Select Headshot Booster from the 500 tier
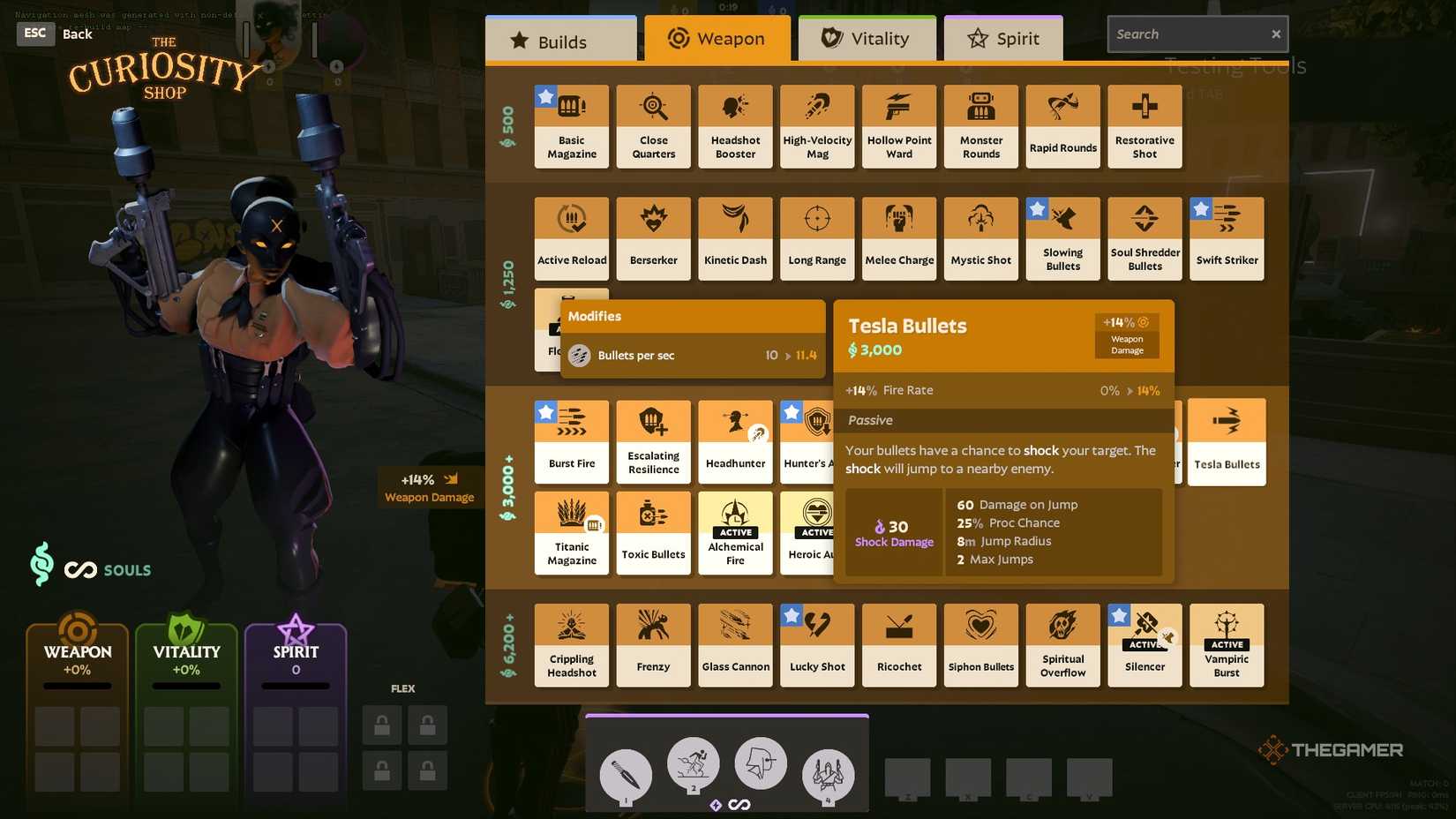This screenshot has height=819, width=1456. pyautogui.click(x=735, y=124)
